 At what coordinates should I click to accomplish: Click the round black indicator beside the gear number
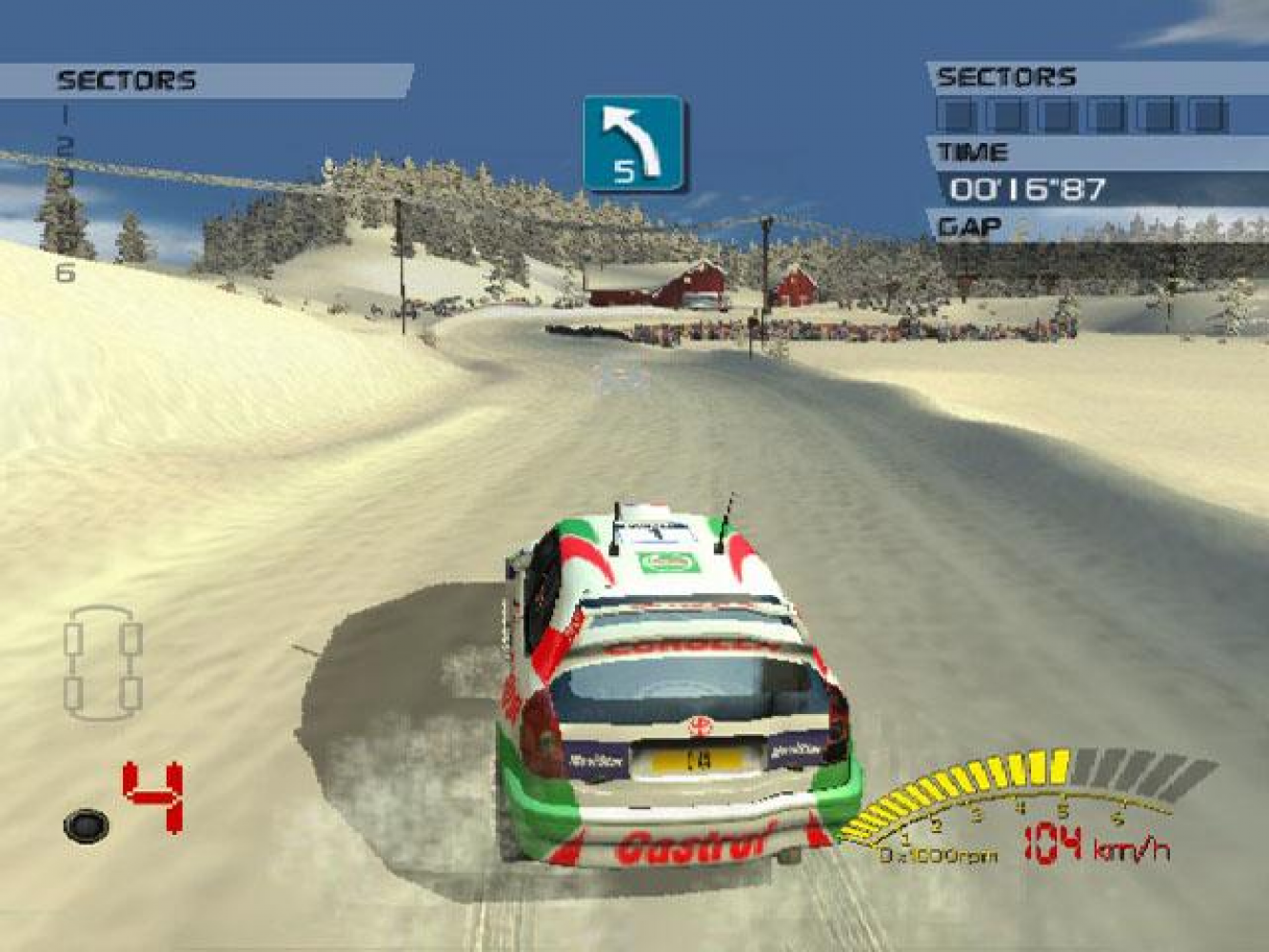(x=86, y=824)
